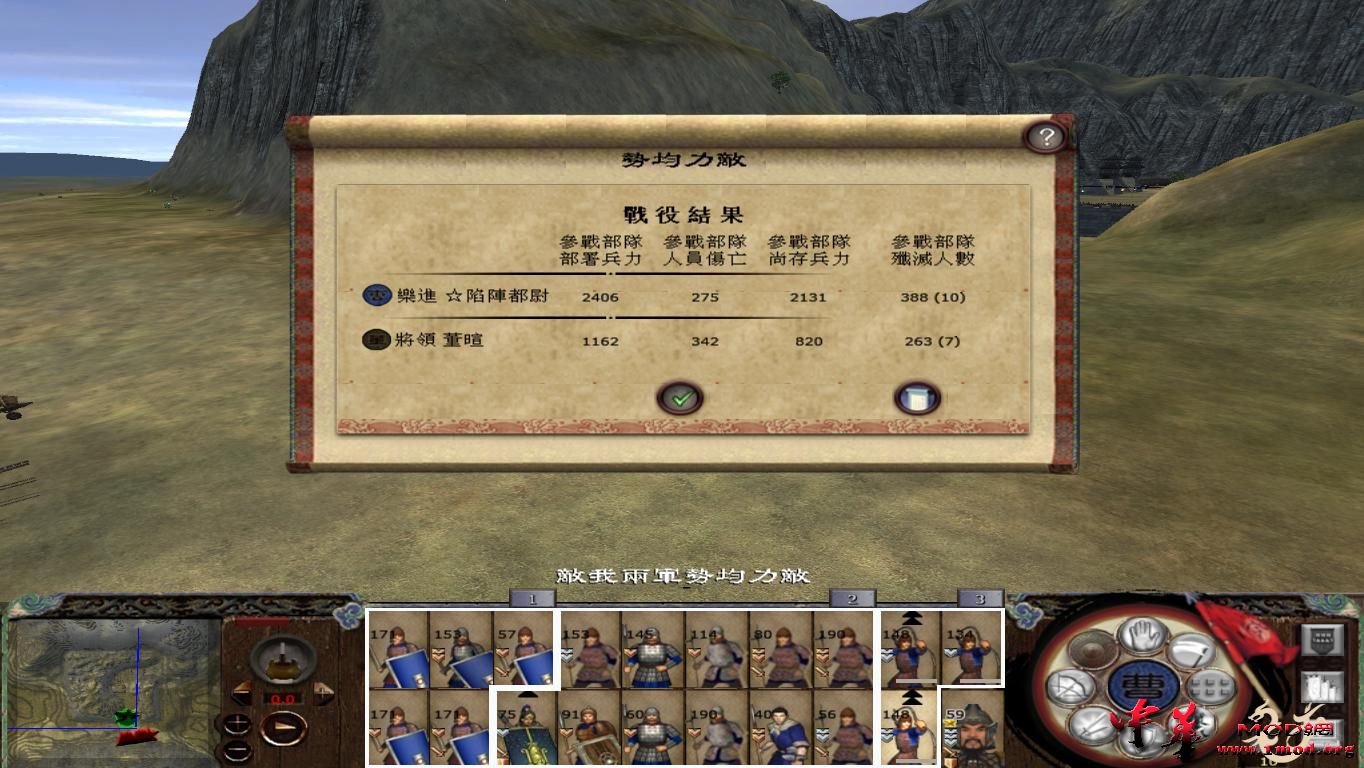Open the help question mark on the scroll
The width and height of the screenshot is (1364, 768).
pos(1048,137)
